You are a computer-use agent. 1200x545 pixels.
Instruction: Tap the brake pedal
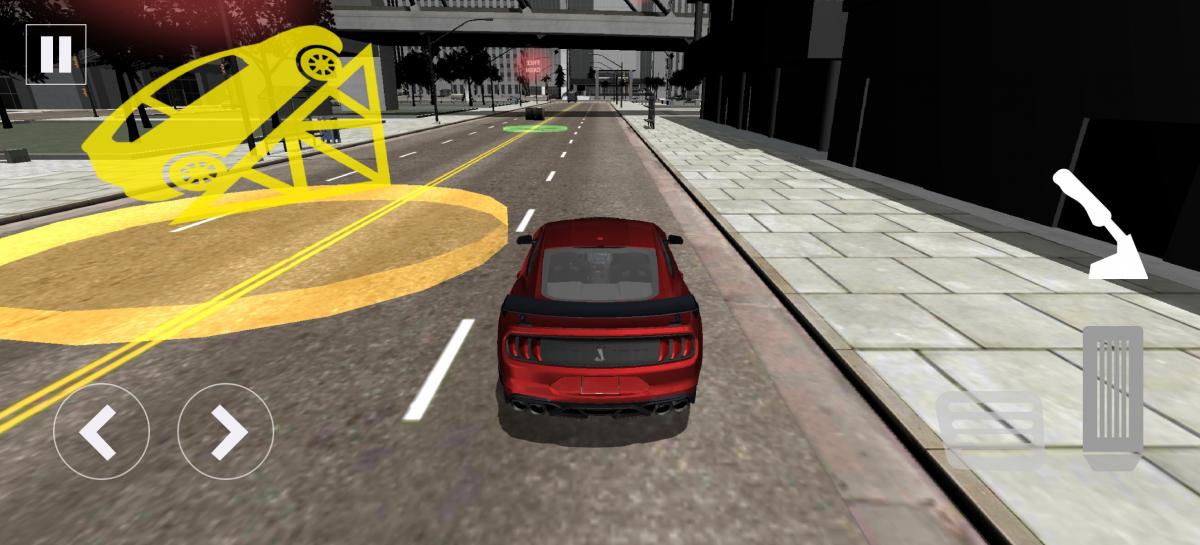click(x=990, y=430)
